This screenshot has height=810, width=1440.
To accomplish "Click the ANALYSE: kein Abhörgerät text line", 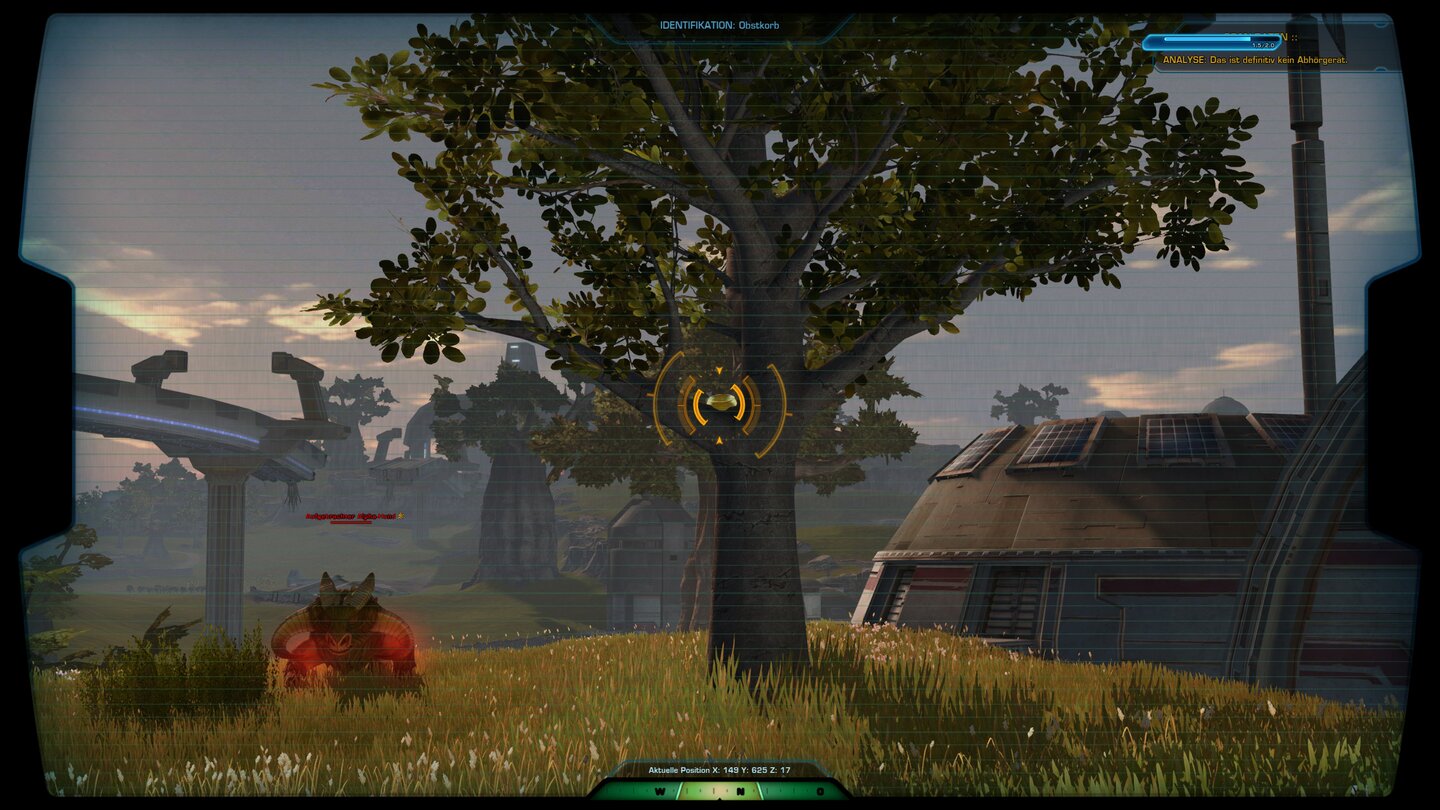I will click(1255, 60).
